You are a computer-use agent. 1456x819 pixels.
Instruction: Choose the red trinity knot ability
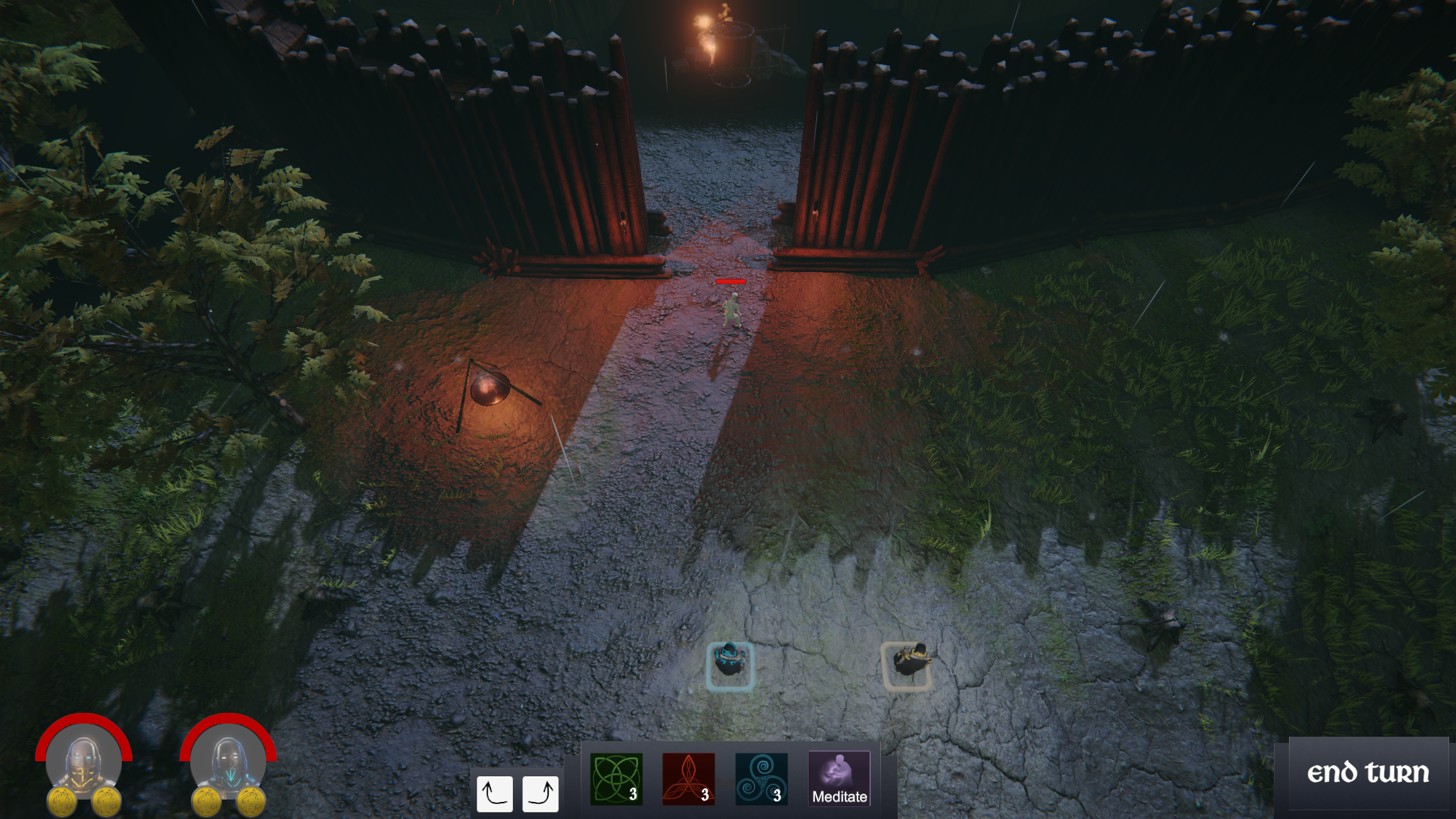point(688,779)
